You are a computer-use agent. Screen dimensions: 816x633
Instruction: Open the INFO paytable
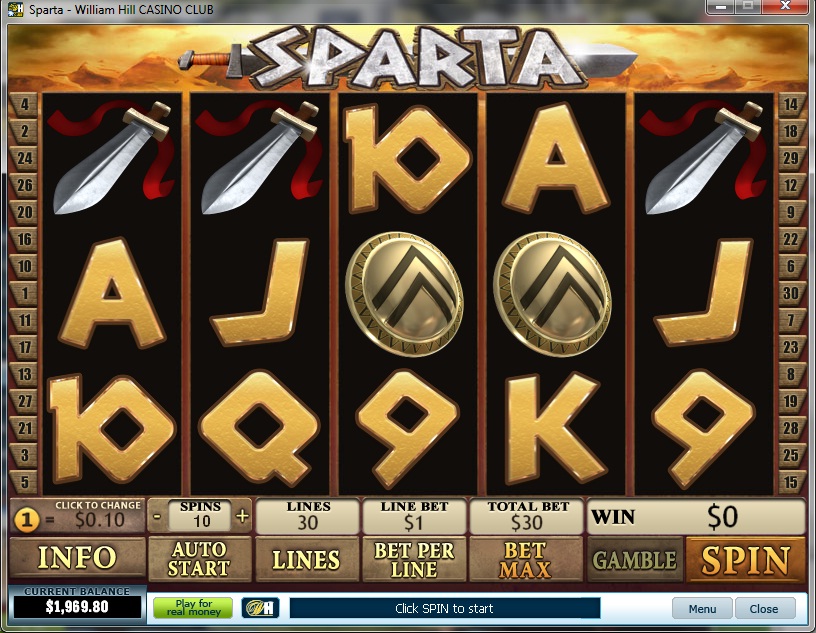point(77,560)
